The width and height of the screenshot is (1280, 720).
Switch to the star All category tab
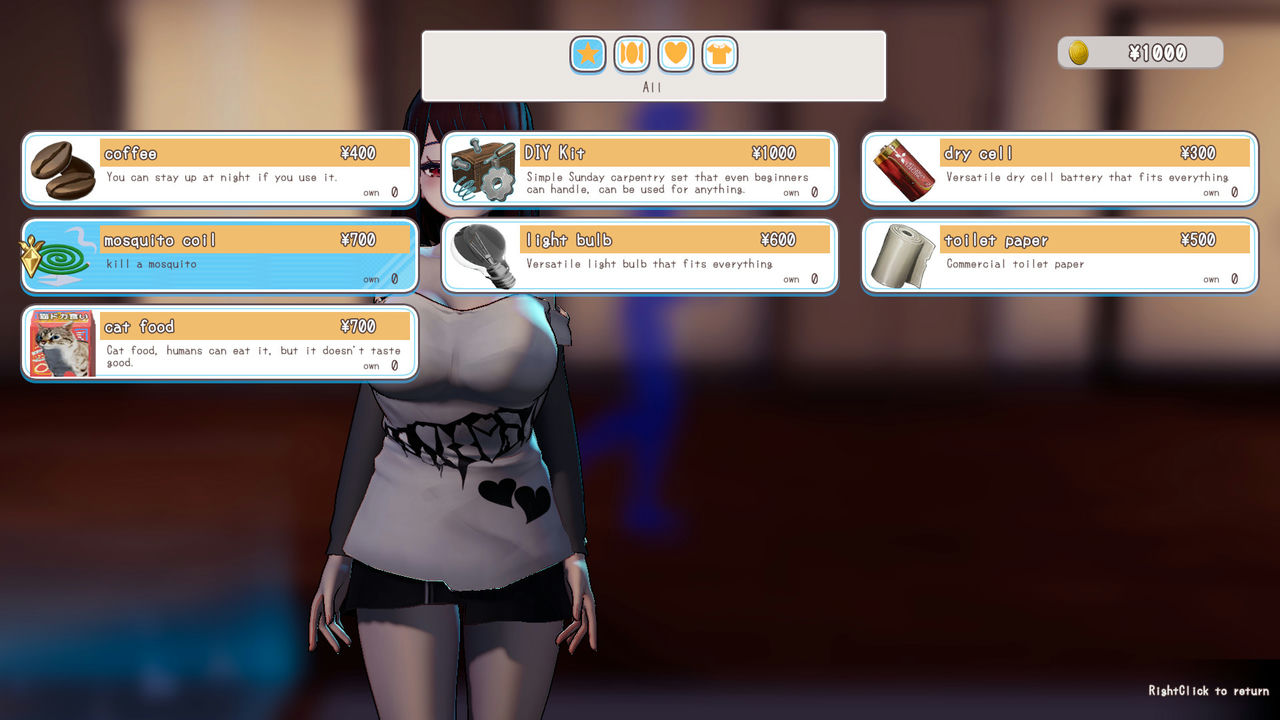click(588, 54)
